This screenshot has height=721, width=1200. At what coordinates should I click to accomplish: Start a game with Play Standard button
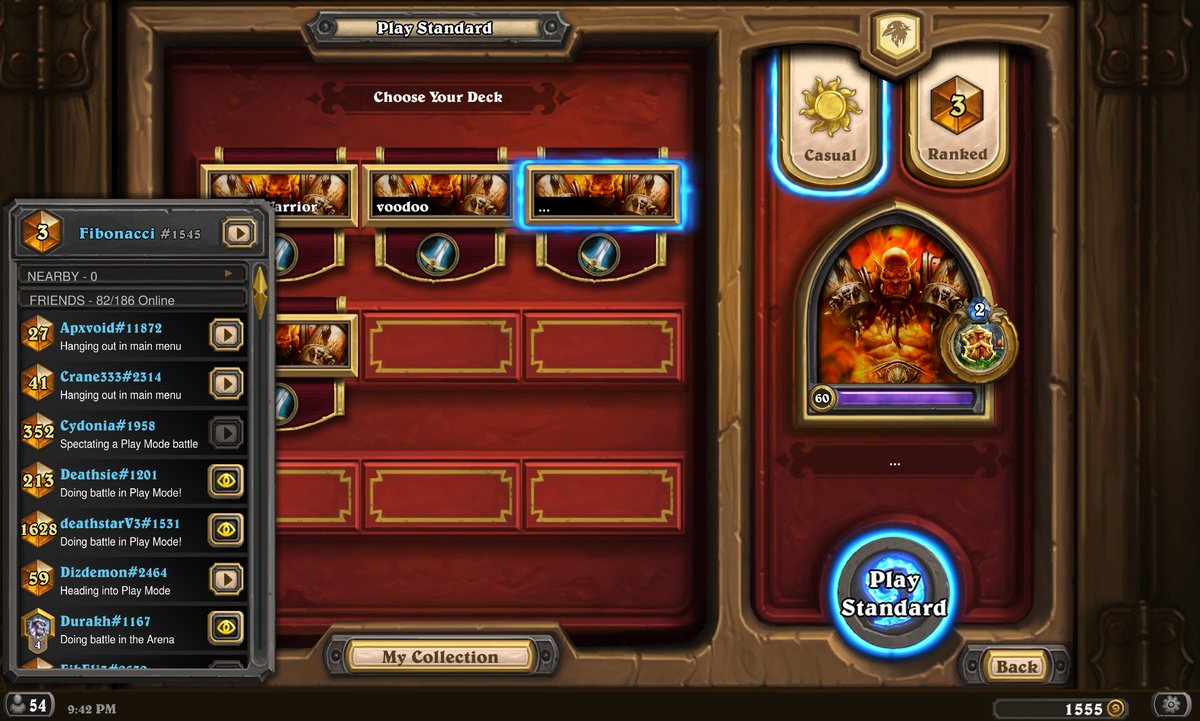click(893, 593)
